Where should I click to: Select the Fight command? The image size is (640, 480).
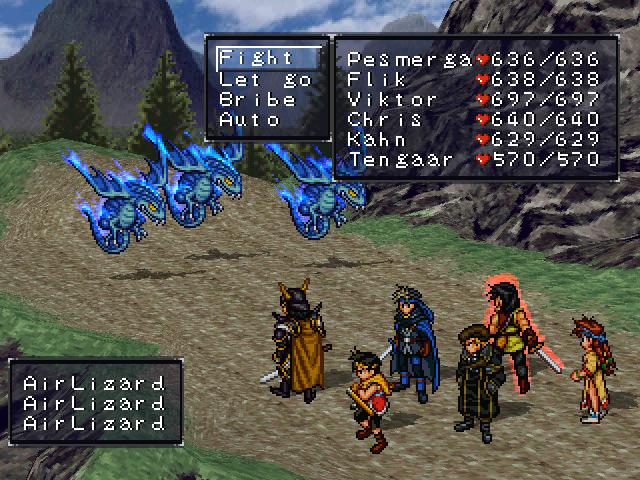(257, 58)
